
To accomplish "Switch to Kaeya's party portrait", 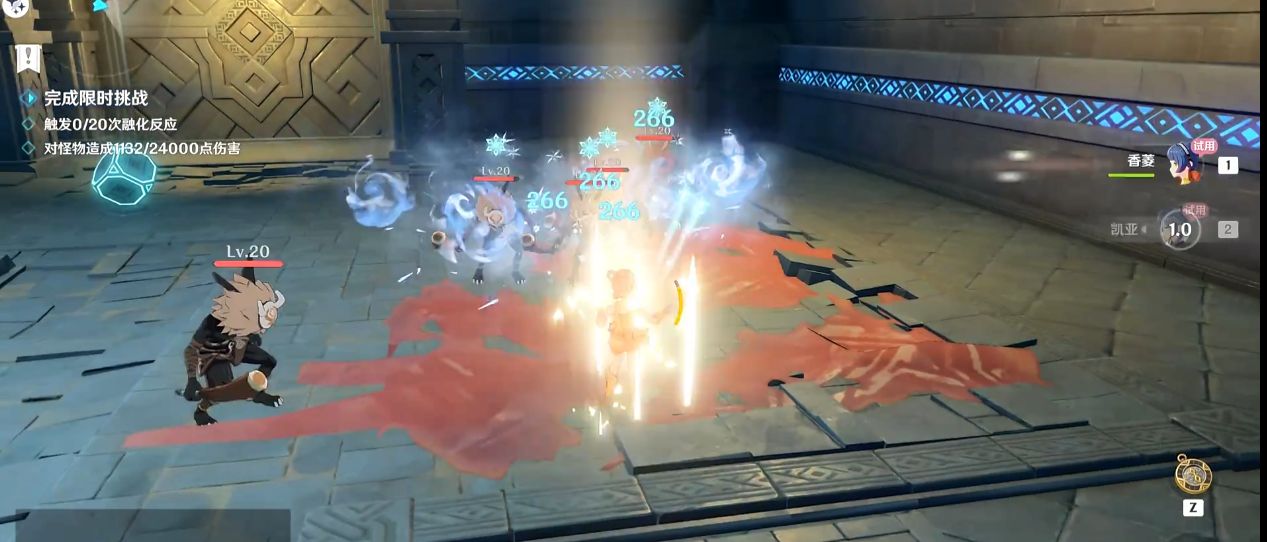I will click(x=1180, y=229).
